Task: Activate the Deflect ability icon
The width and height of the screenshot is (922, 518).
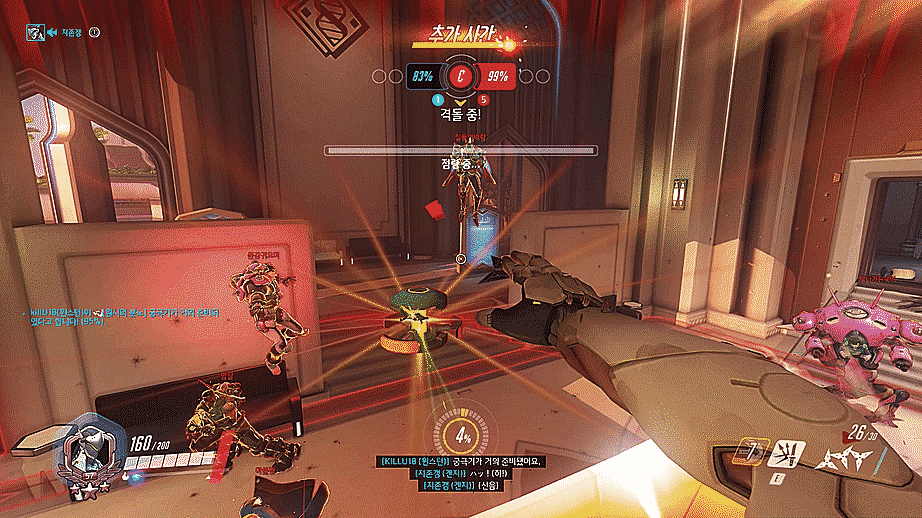Action: [x=787, y=455]
